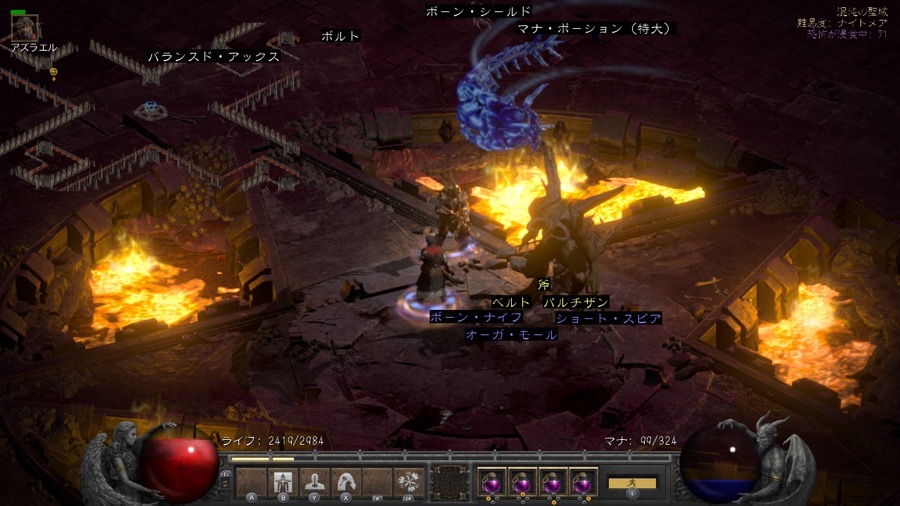This screenshot has width=900, height=506.
Task: Activate the standing figure skill icon
Action: point(283,482)
